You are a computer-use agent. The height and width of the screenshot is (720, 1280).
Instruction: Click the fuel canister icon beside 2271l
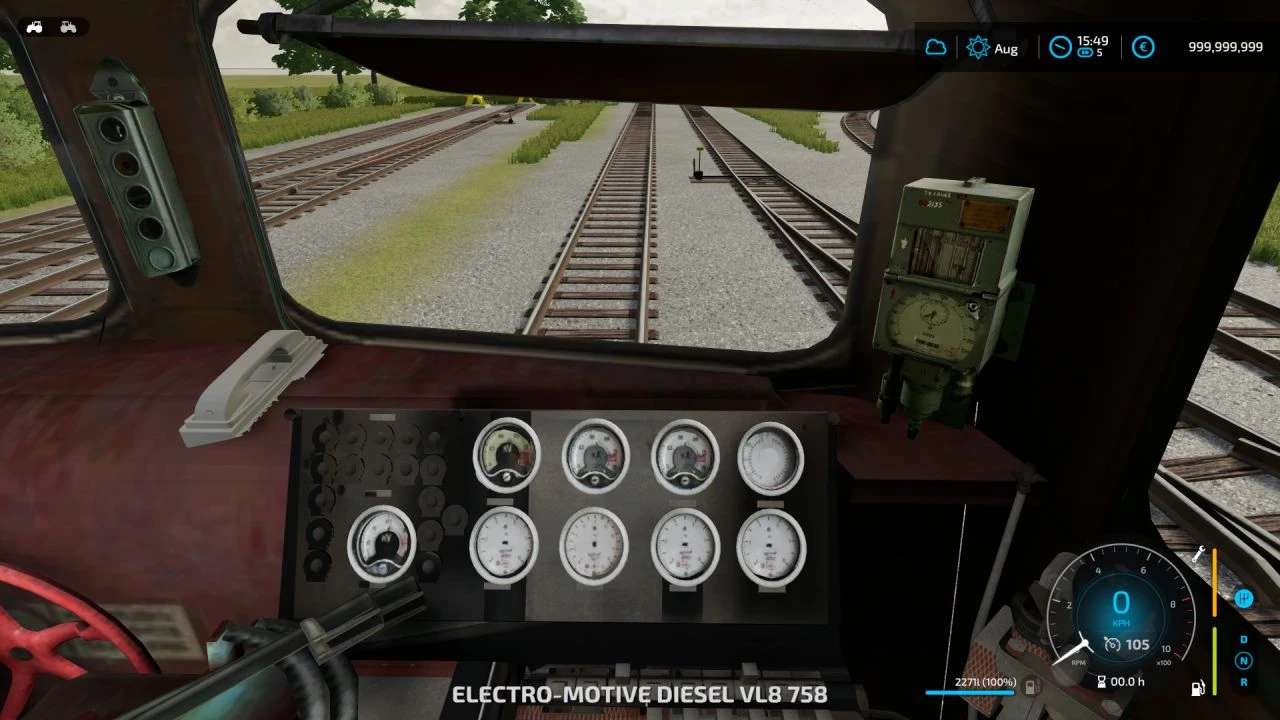1032,686
